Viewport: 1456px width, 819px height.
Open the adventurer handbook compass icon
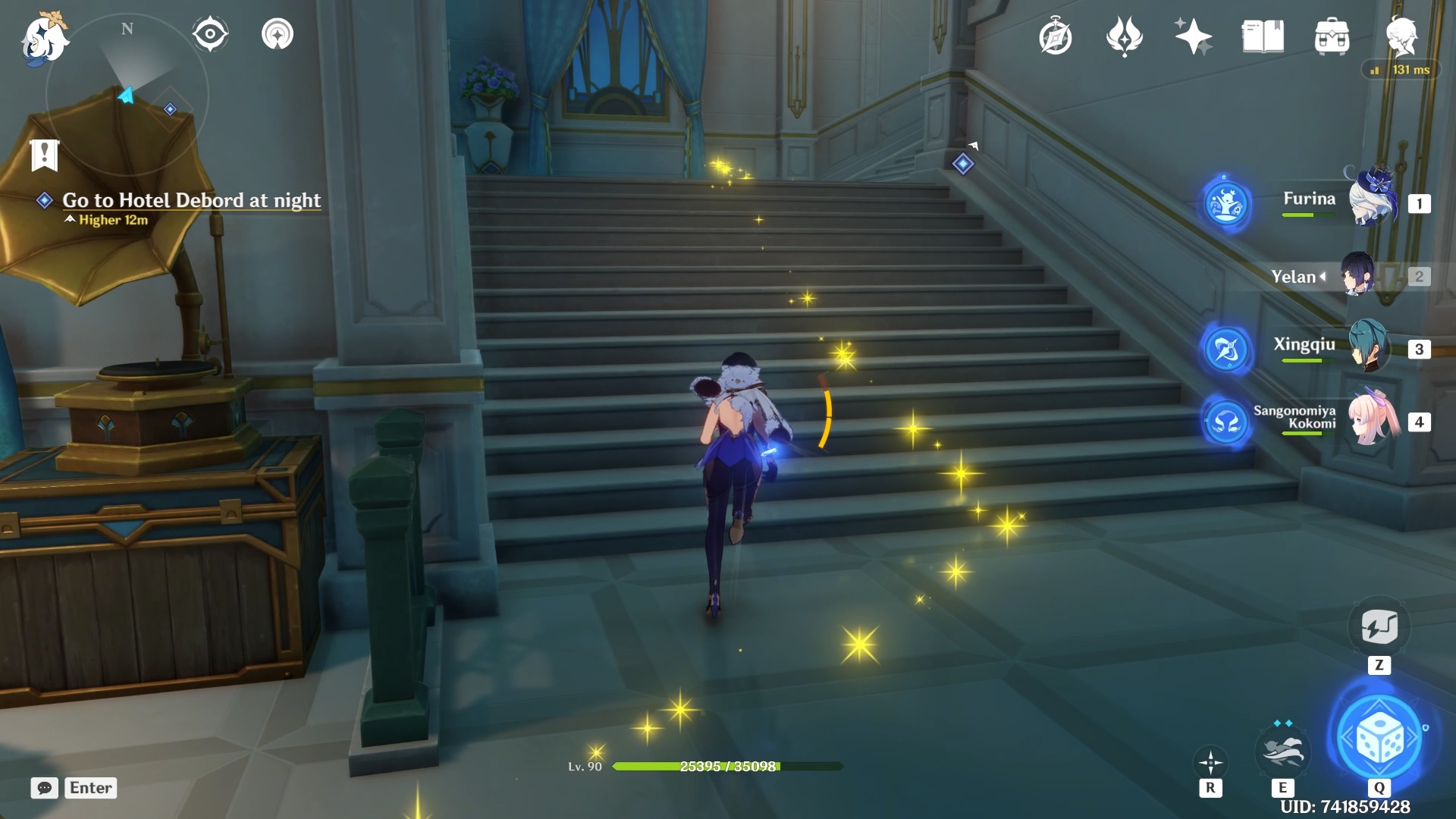1055,36
